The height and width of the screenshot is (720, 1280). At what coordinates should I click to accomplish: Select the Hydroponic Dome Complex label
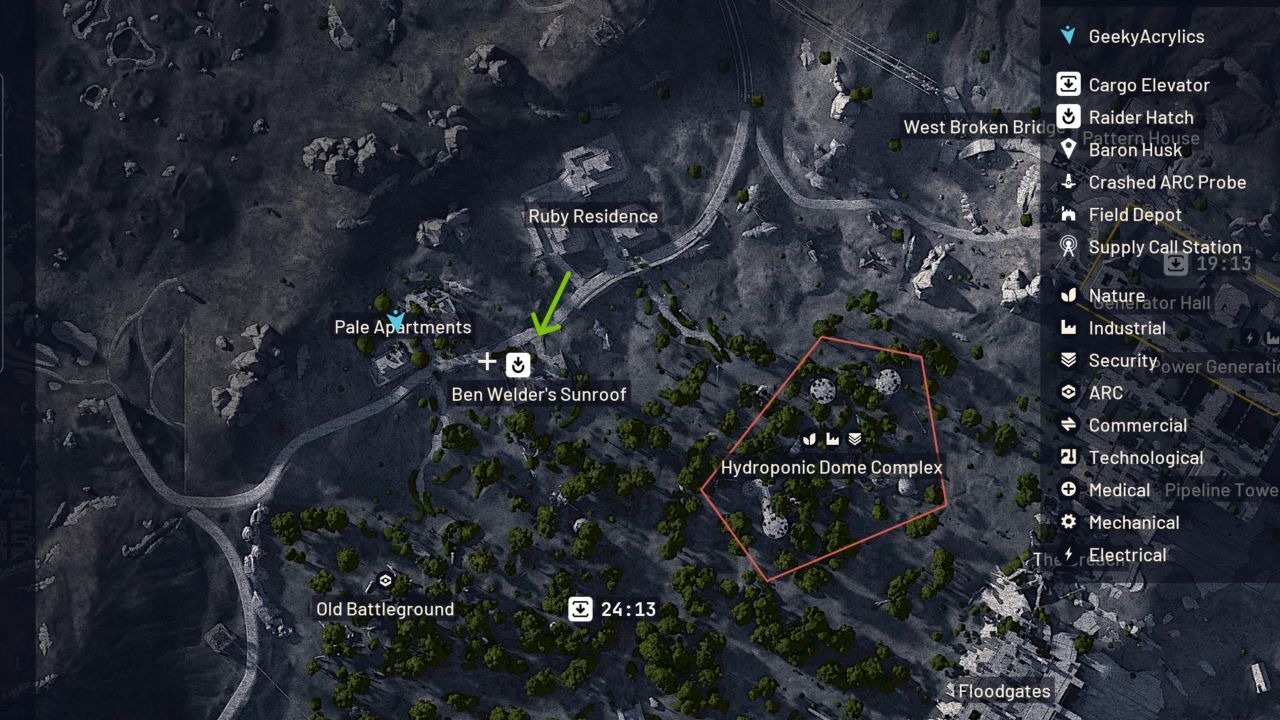click(832, 467)
